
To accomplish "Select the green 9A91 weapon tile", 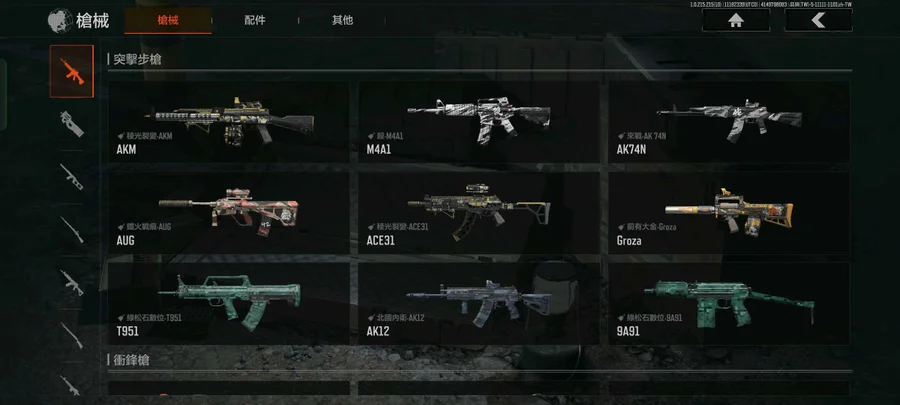I will 729,301.
